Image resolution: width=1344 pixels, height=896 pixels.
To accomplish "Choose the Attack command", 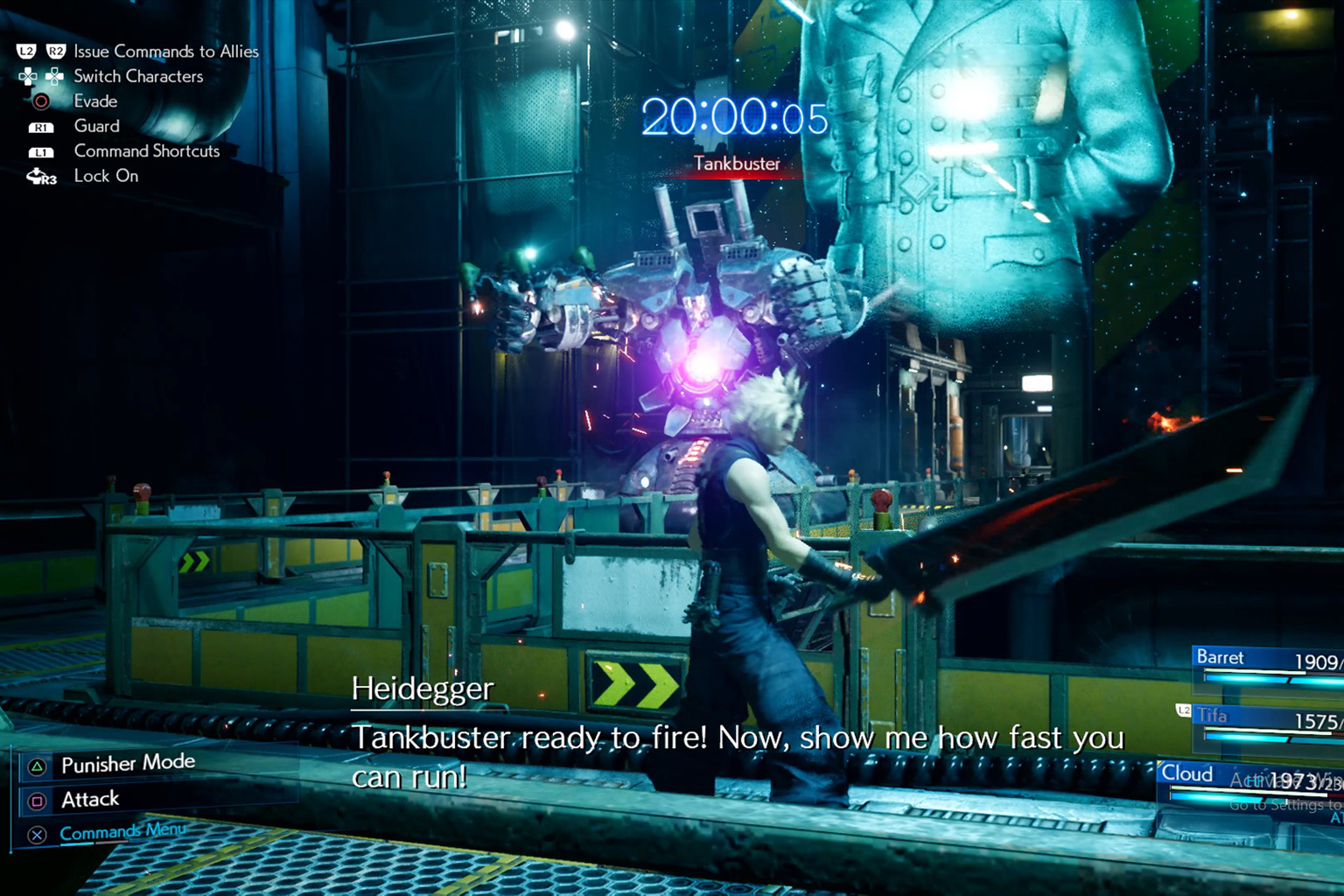I will (90, 799).
